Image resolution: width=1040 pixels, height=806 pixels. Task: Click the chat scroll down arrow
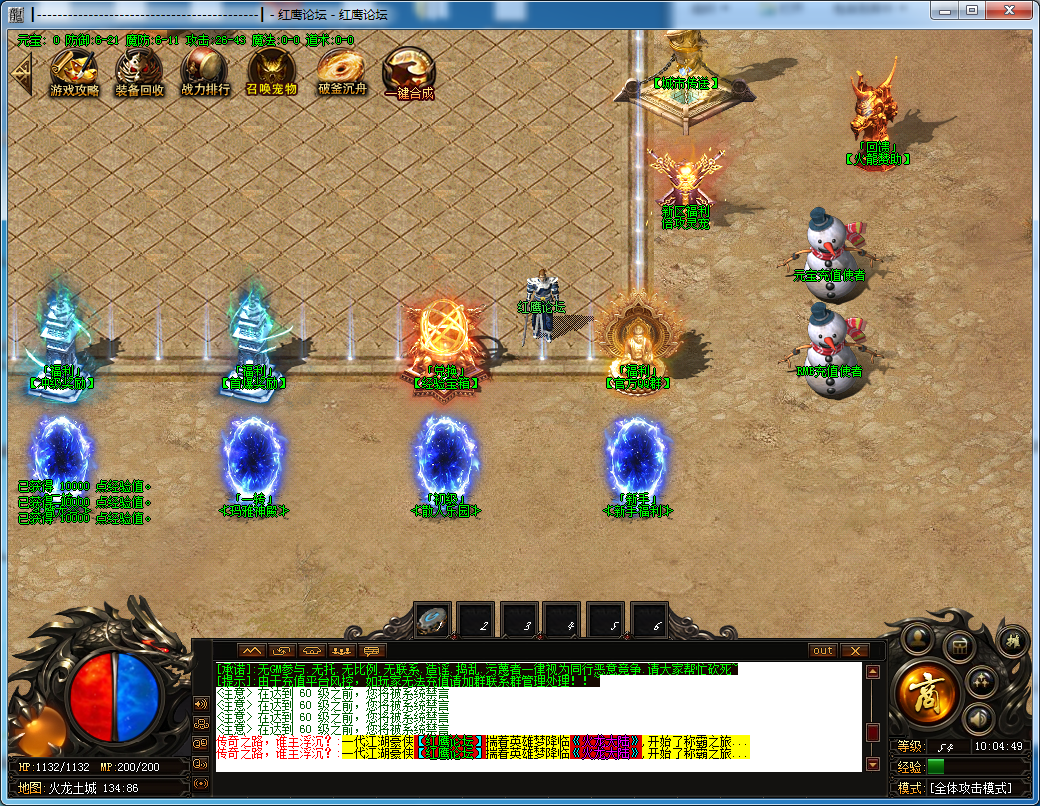[872, 765]
